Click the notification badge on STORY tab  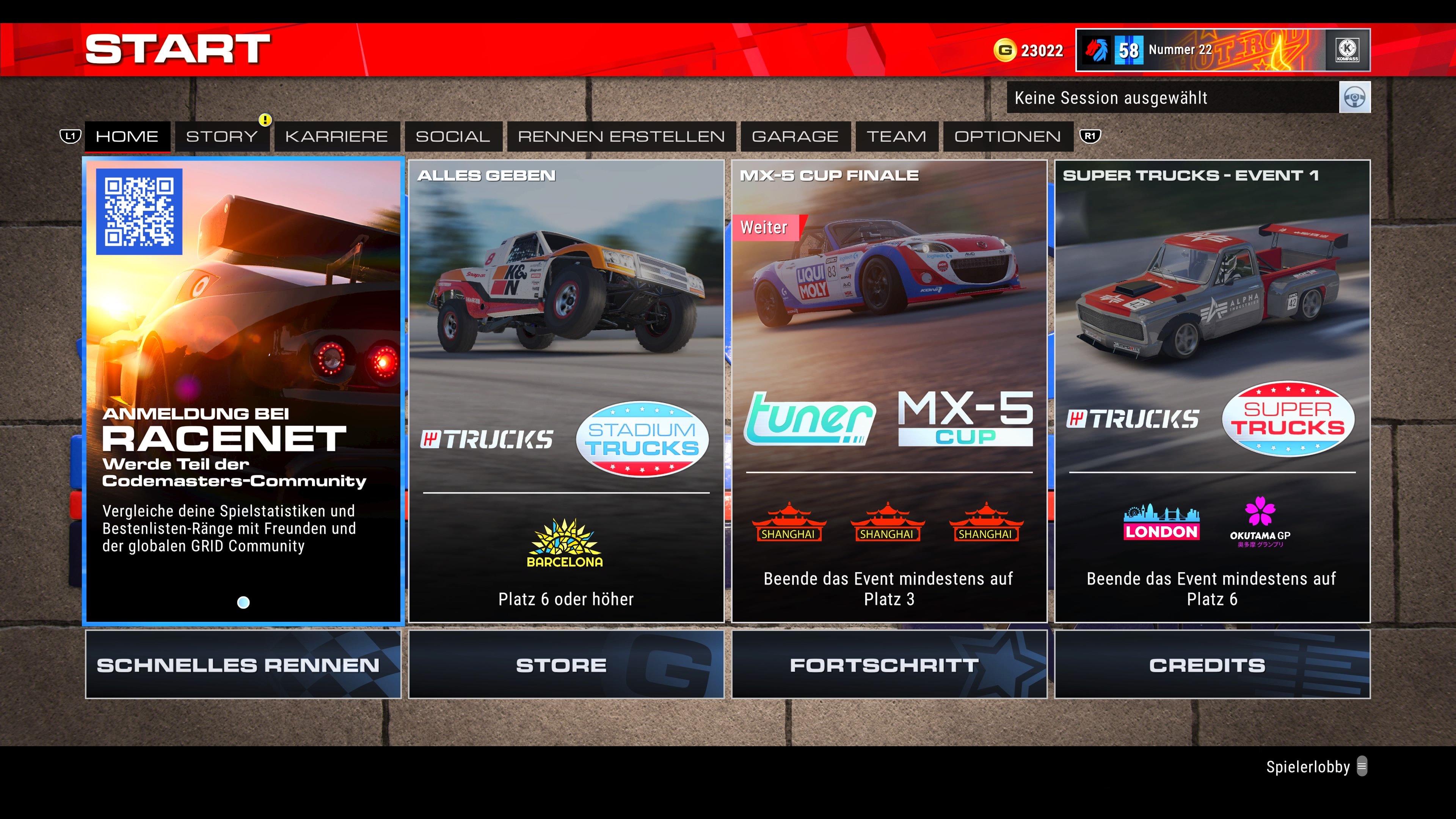[x=266, y=120]
